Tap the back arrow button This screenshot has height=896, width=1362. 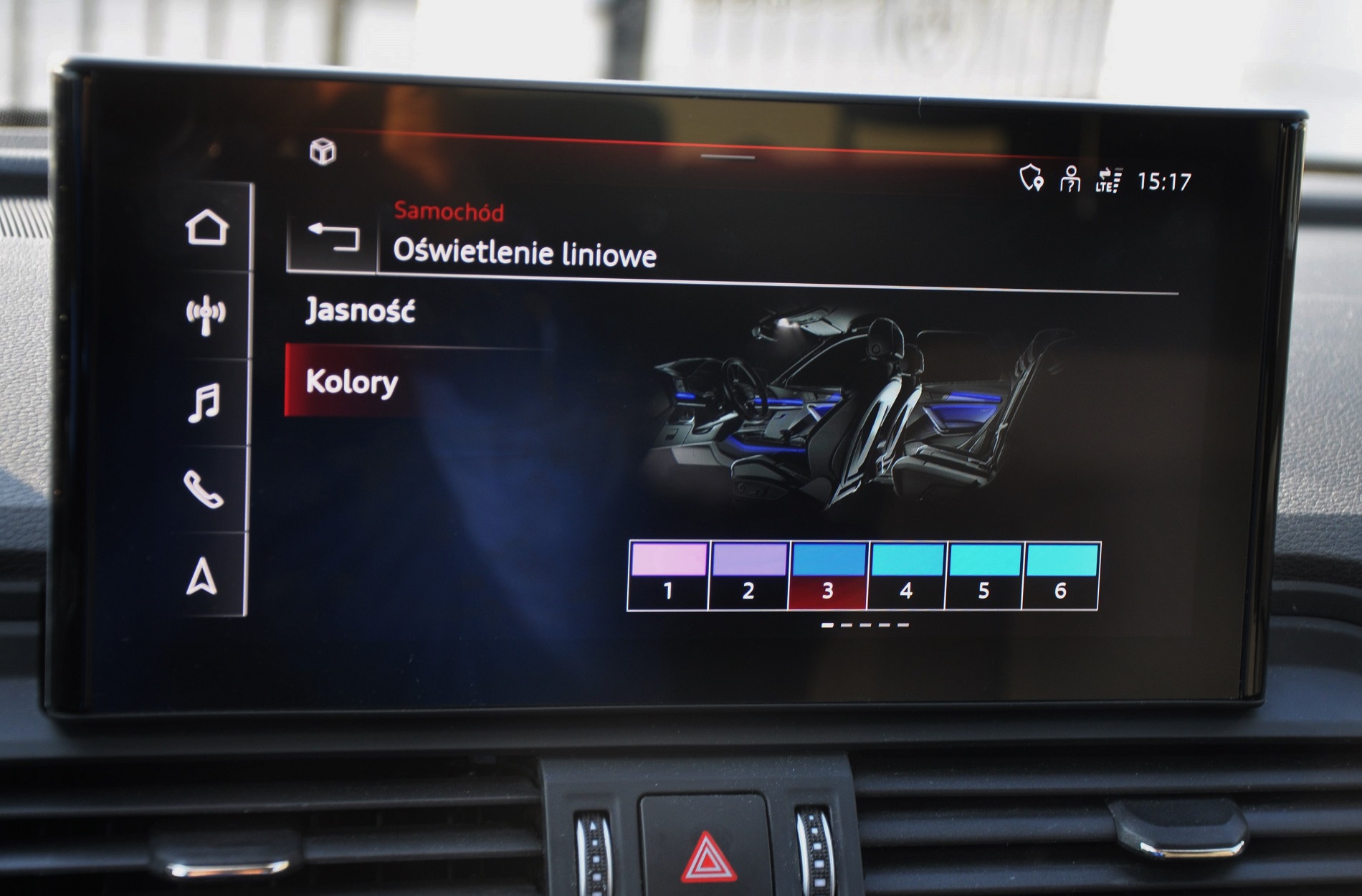(x=333, y=237)
